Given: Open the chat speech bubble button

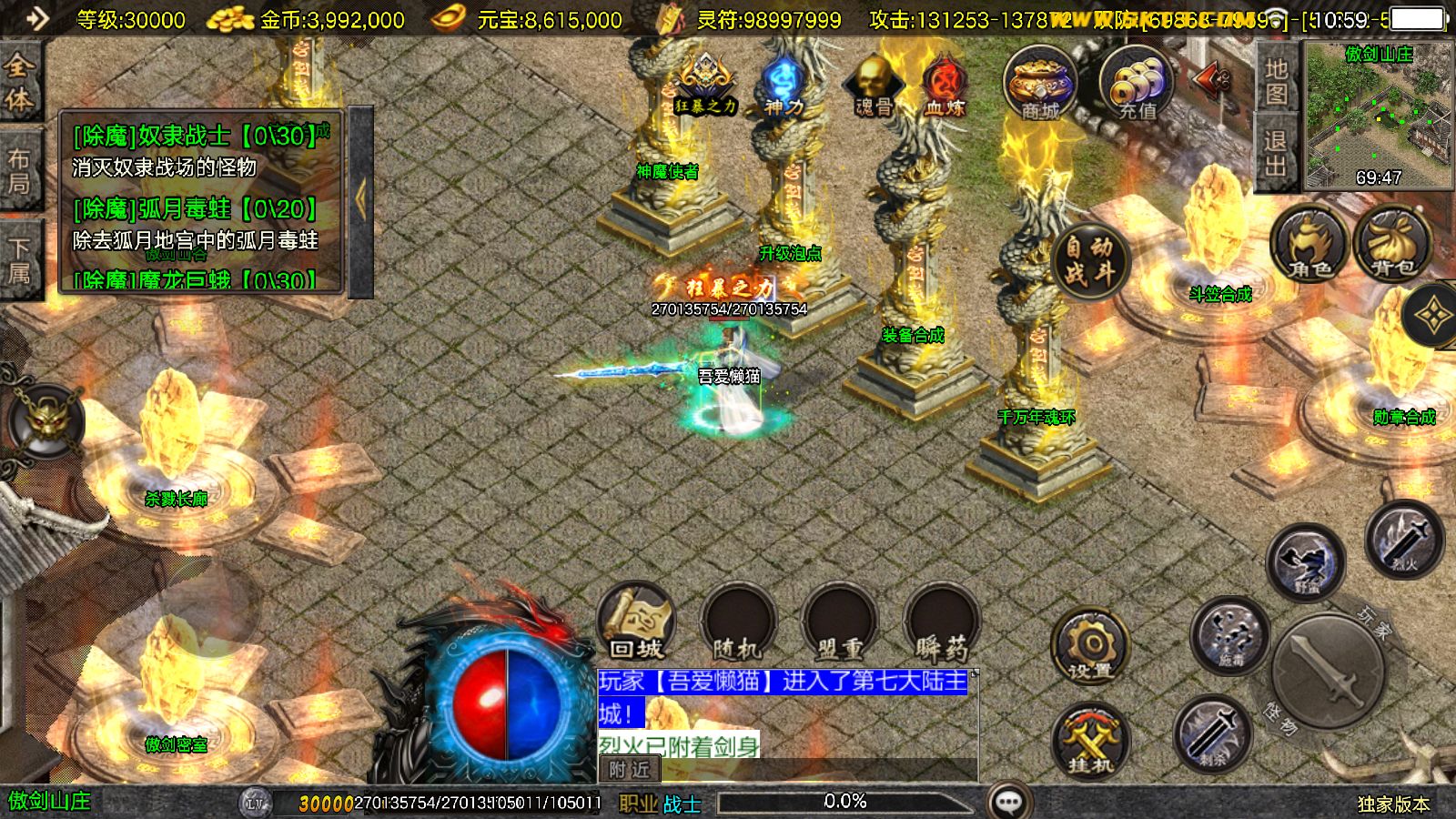Looking at the screenshot, I should point(1009,802).
